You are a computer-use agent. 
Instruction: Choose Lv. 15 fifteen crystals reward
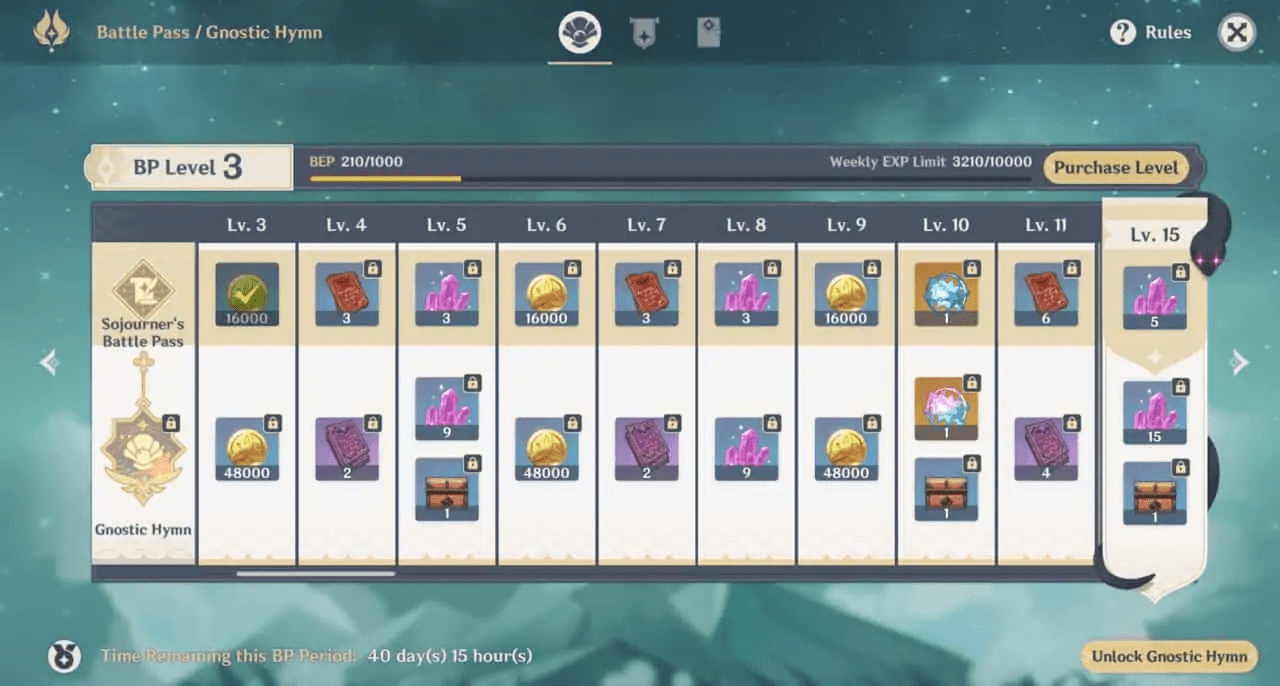1154,412
